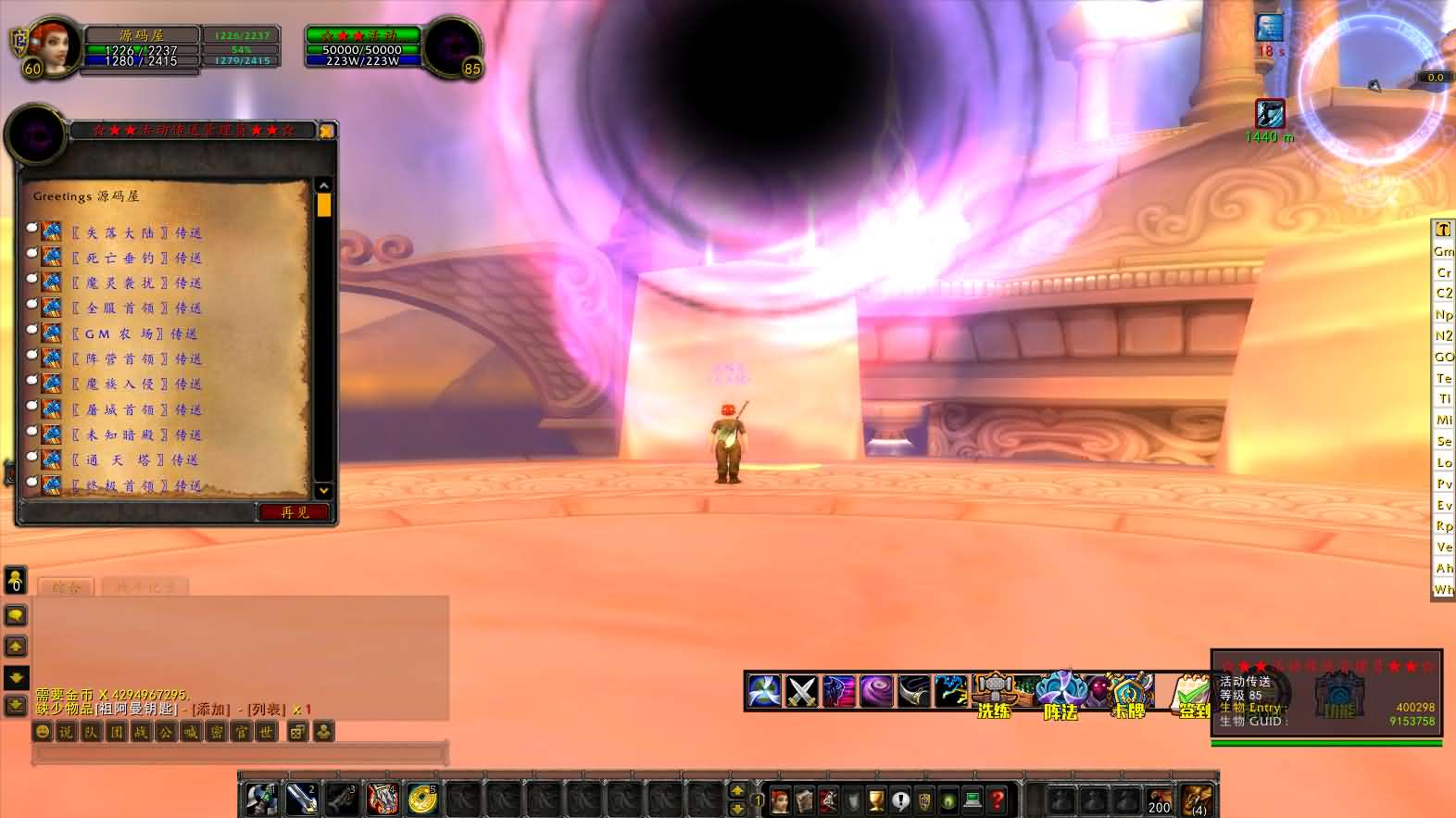Open the 卡牌 card button

[1129, 693]
